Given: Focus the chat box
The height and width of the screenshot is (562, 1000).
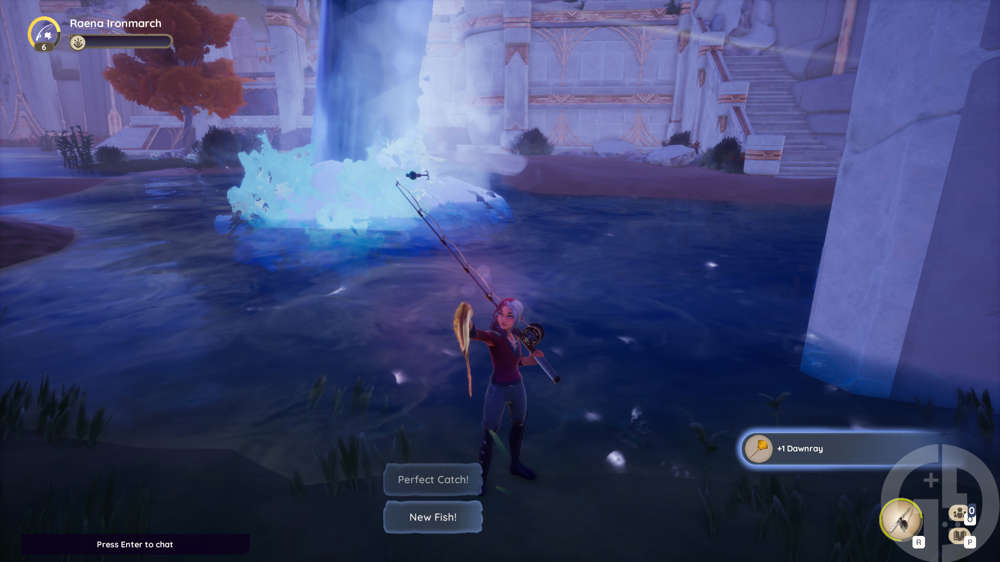Looking at the screenshot, I should point(135,544).
